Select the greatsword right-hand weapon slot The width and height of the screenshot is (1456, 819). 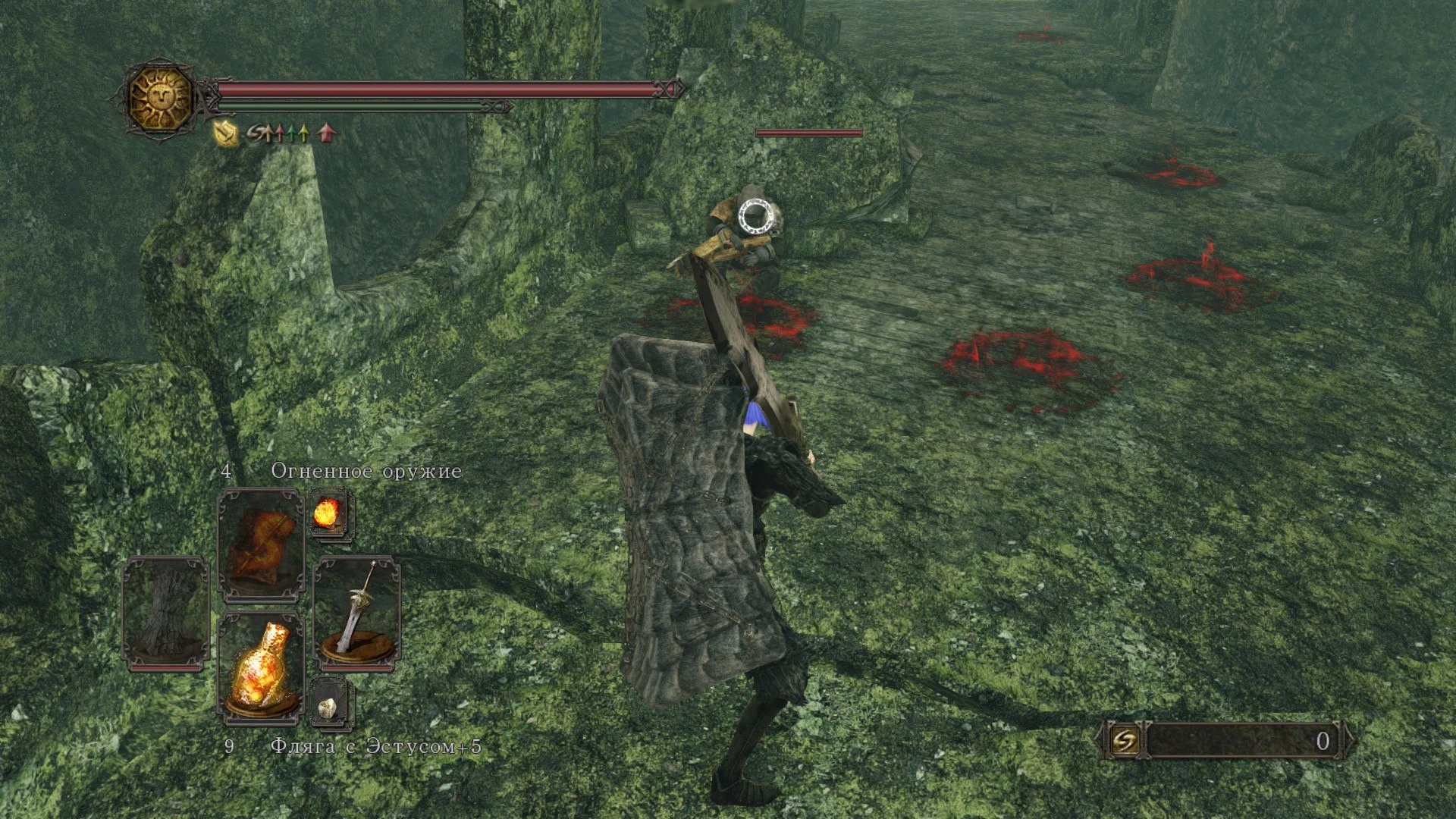[356, 613]
